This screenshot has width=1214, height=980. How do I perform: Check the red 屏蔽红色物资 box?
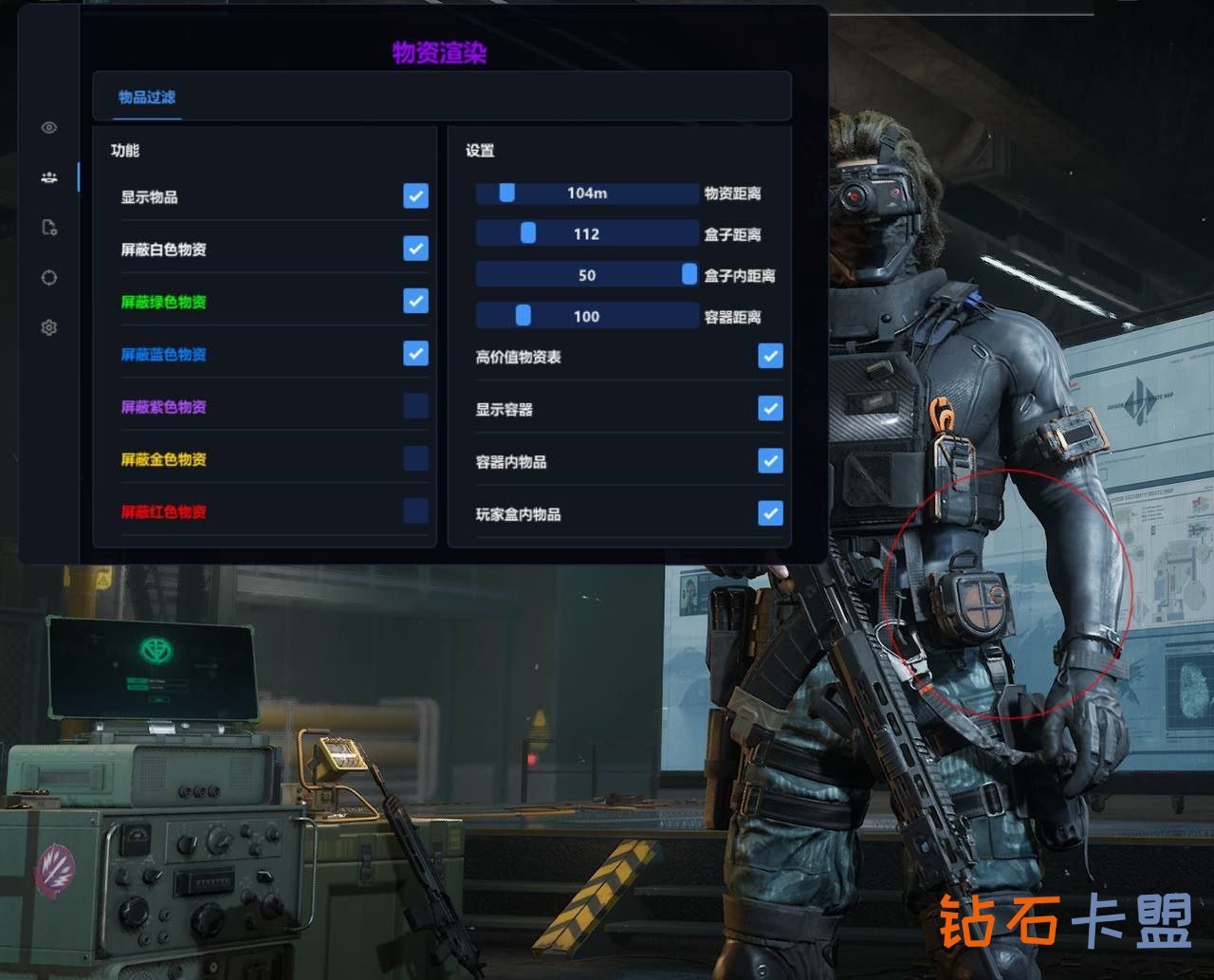(415, 511)
